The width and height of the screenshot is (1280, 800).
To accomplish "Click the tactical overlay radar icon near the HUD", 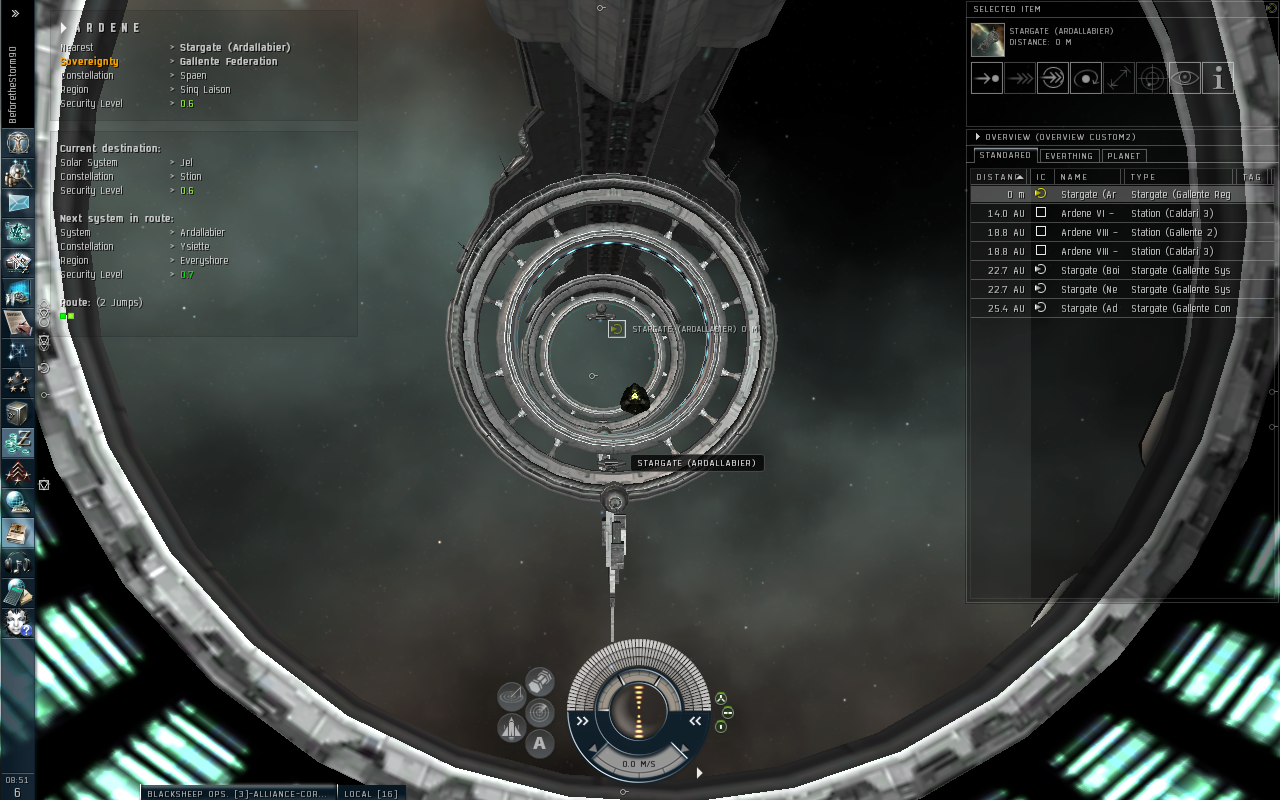I will point(538,711).
